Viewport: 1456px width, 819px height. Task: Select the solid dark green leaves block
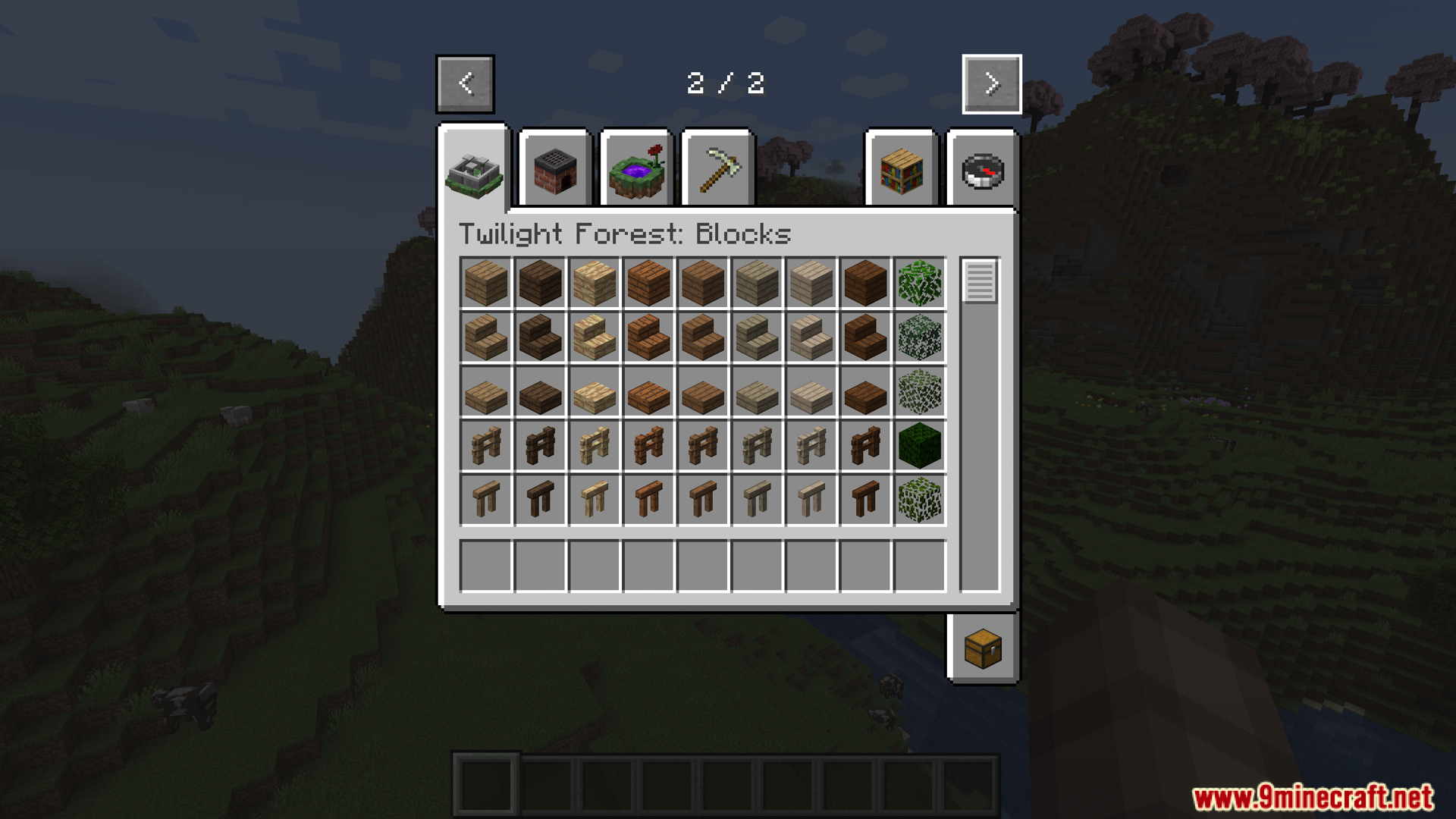(x=919, y=446)
